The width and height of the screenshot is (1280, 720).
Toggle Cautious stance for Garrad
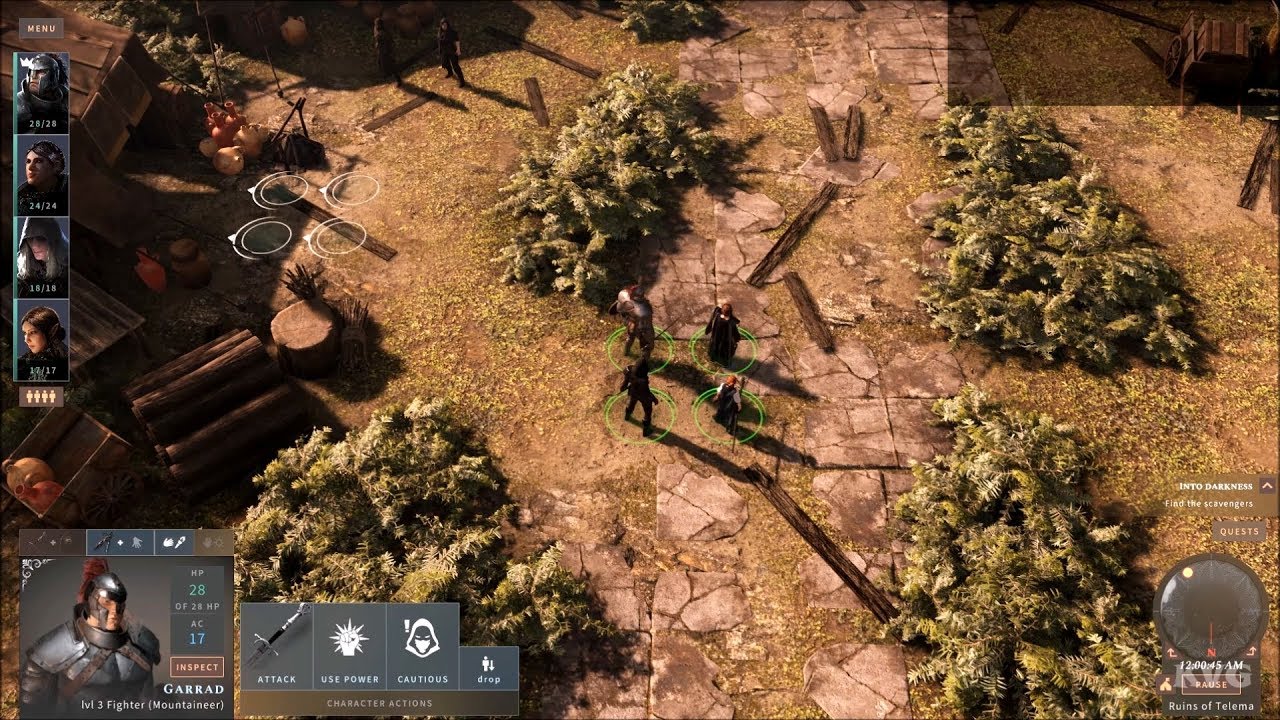pos(420,643)
